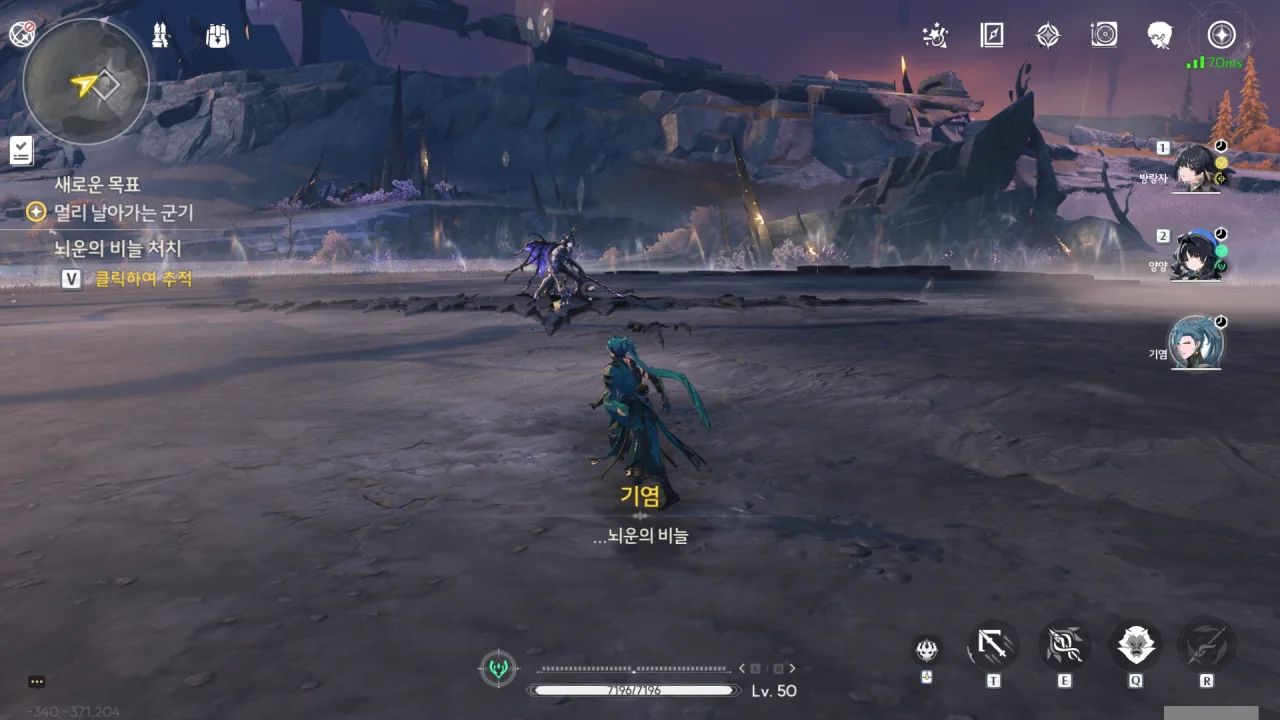Open the turntable disc icon

click(x=1103, y=36)
